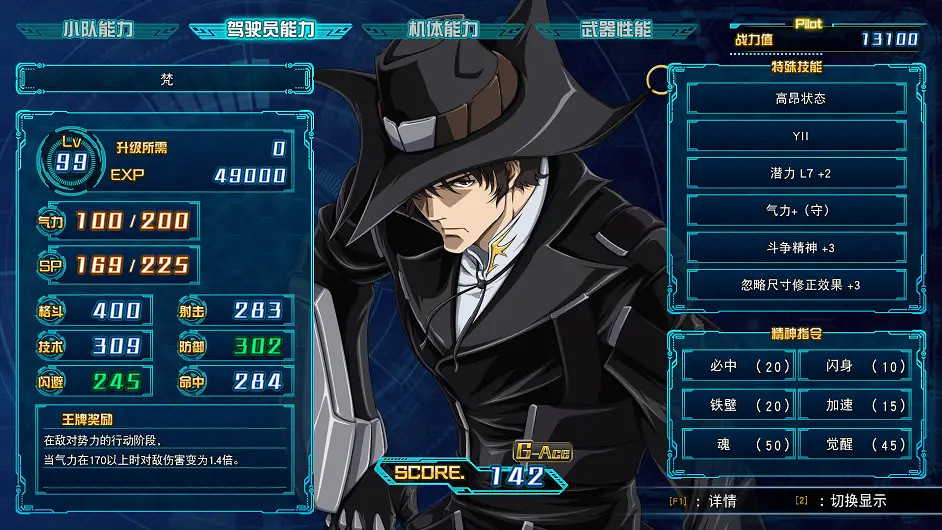This screenshot has height=530, width=942.
Task: Select the 潜力 L7 +2 skill
Action: [x=797, y=173]
